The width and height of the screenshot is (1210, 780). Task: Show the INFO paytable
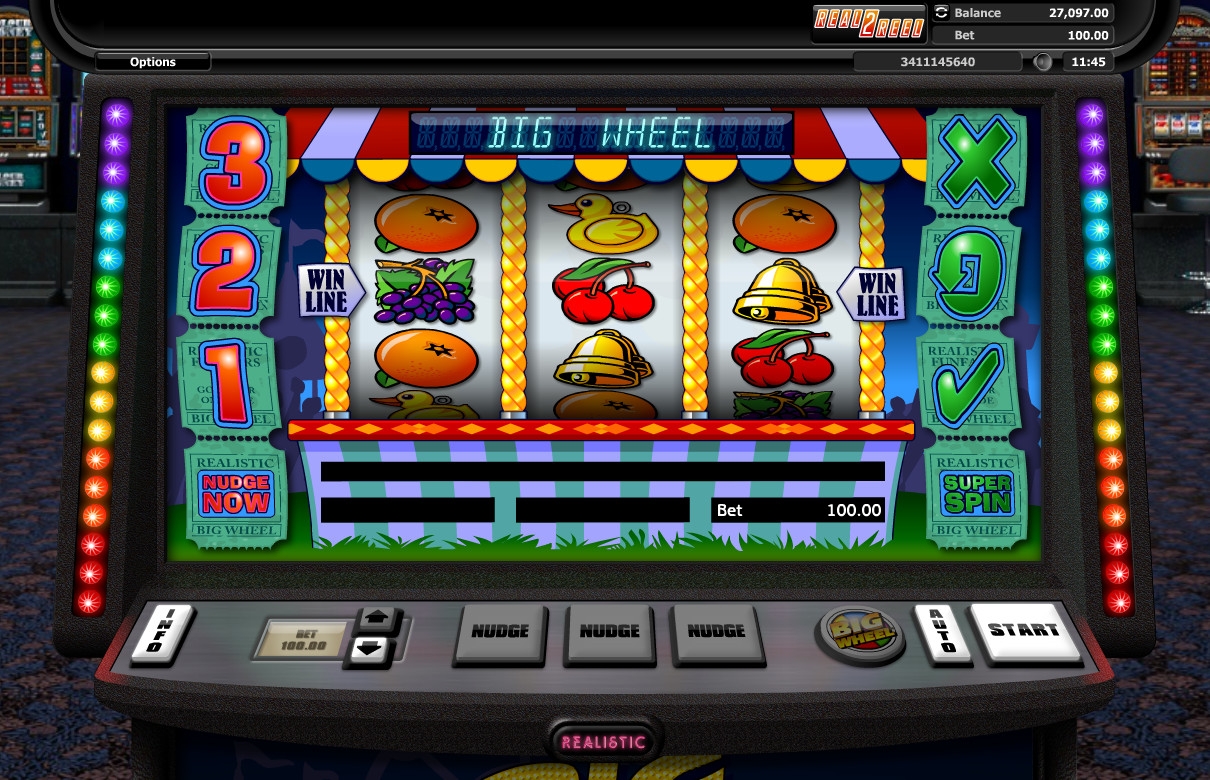(x=163, y=633)
